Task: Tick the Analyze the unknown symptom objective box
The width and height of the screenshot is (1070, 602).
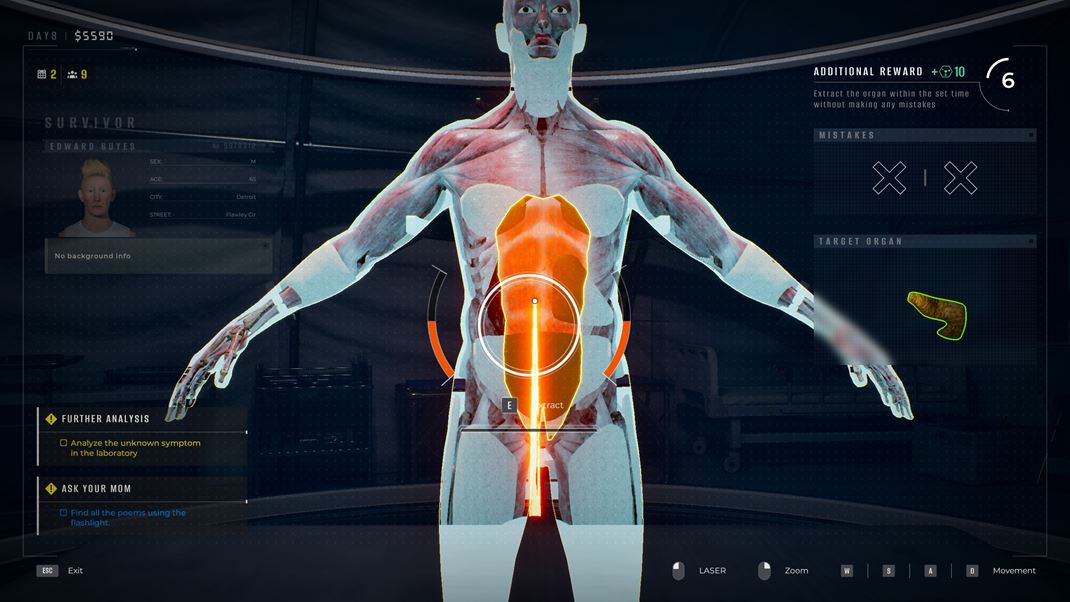Action: (x=64, y=443)
